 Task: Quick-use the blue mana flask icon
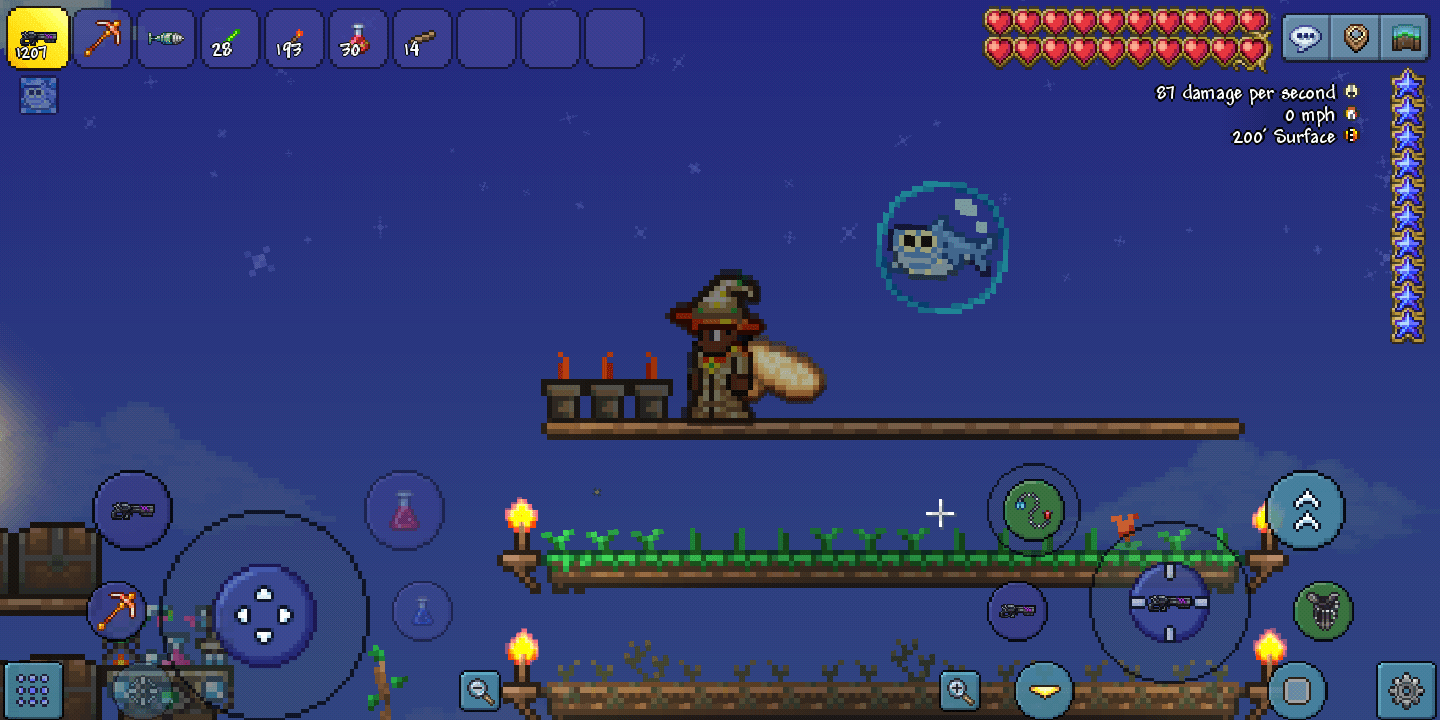click(420, 610)
